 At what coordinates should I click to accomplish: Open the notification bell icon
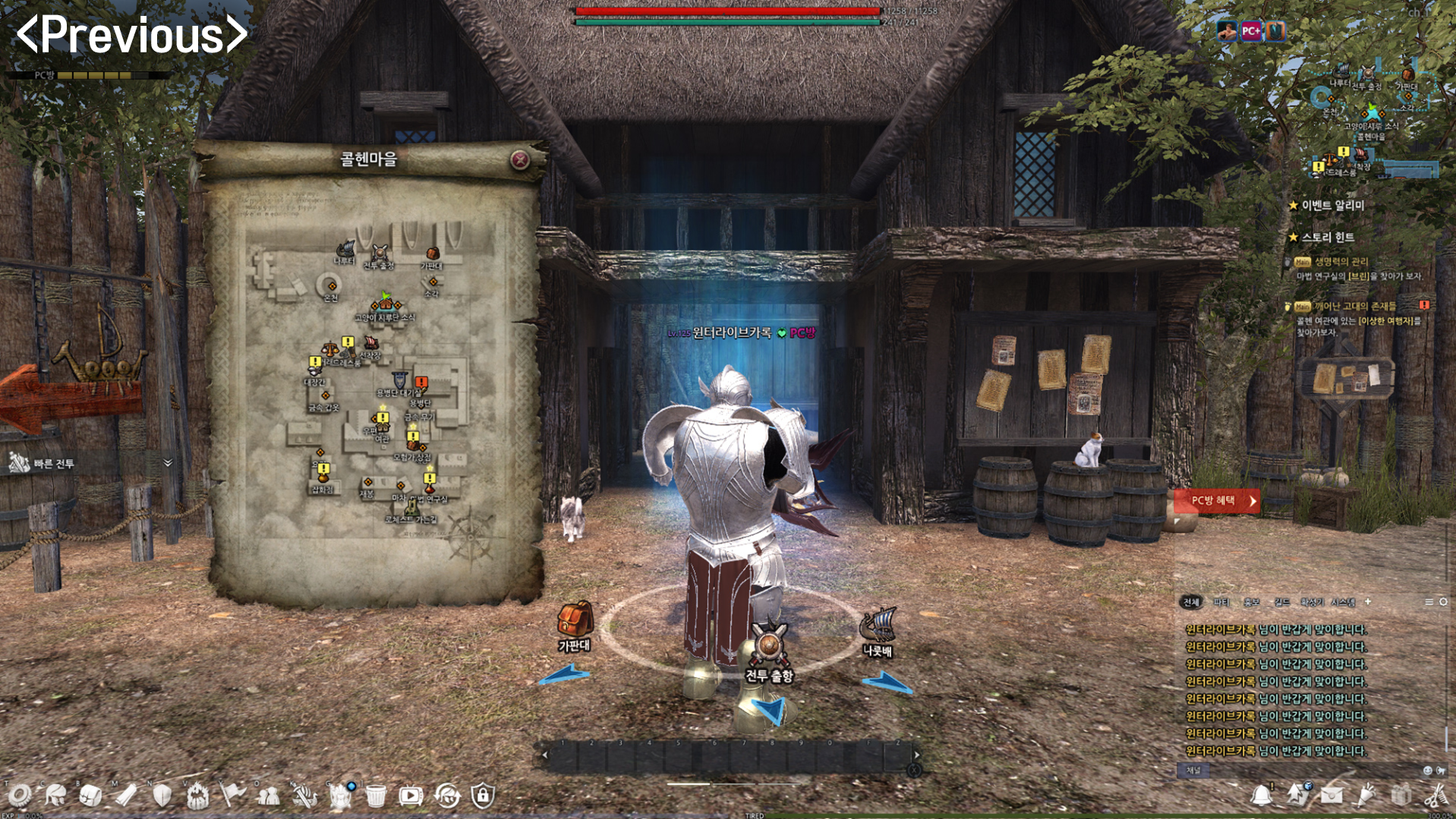click(1261, 795)
